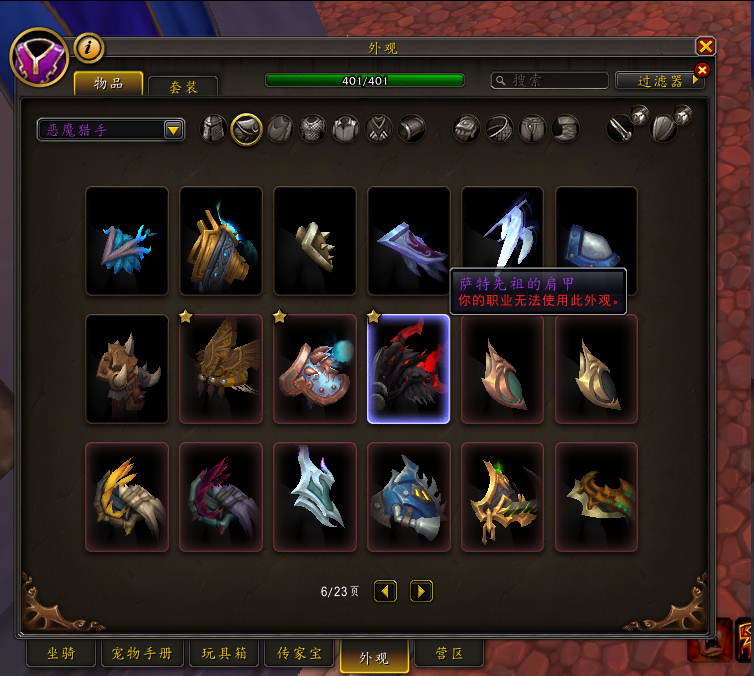Go to the previous appearance page
Image resolution: width=754 pixels, height=676 pixels.
pos(386,591)
